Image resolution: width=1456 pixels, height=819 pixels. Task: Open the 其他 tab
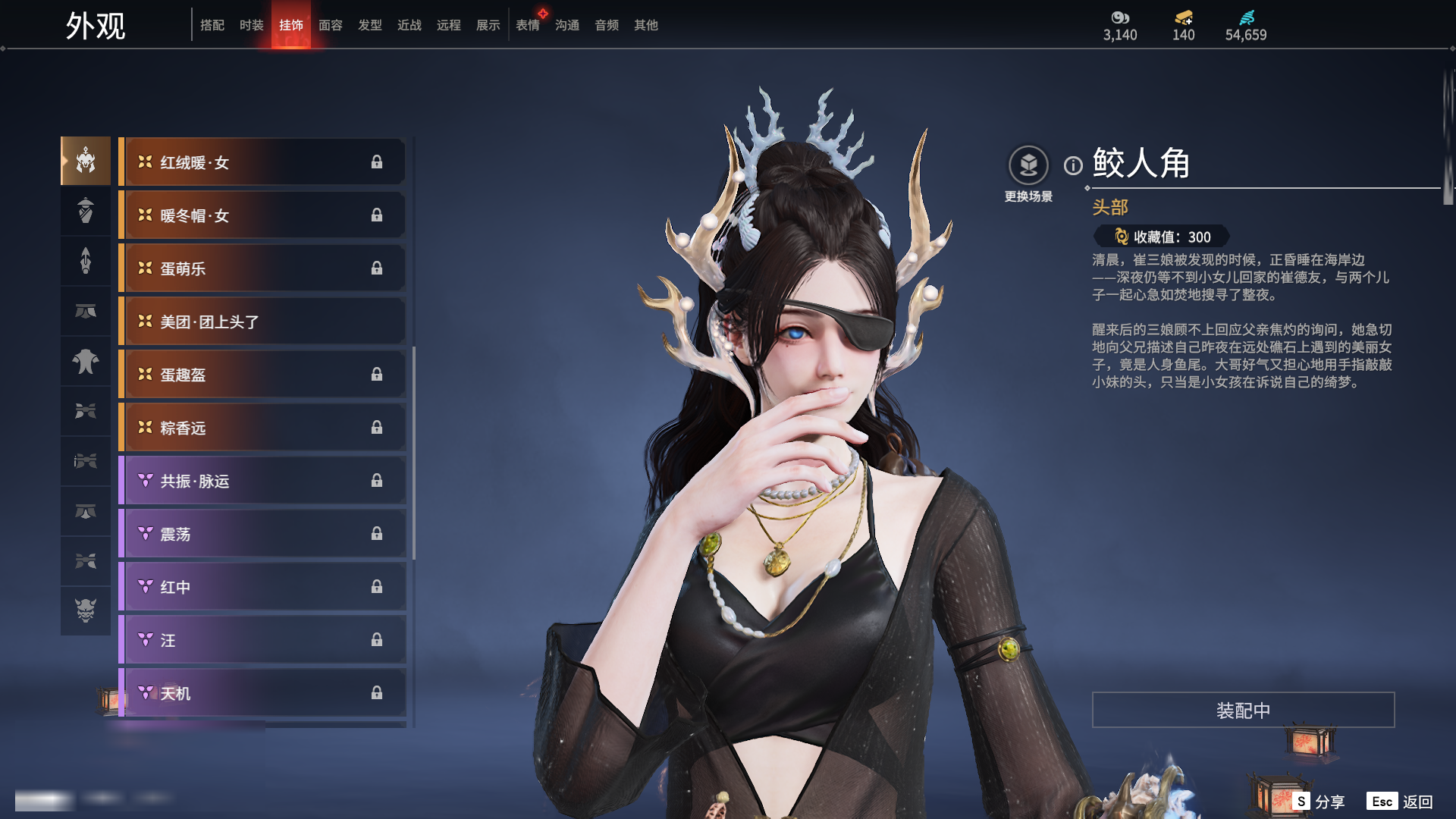pos(646,25)
